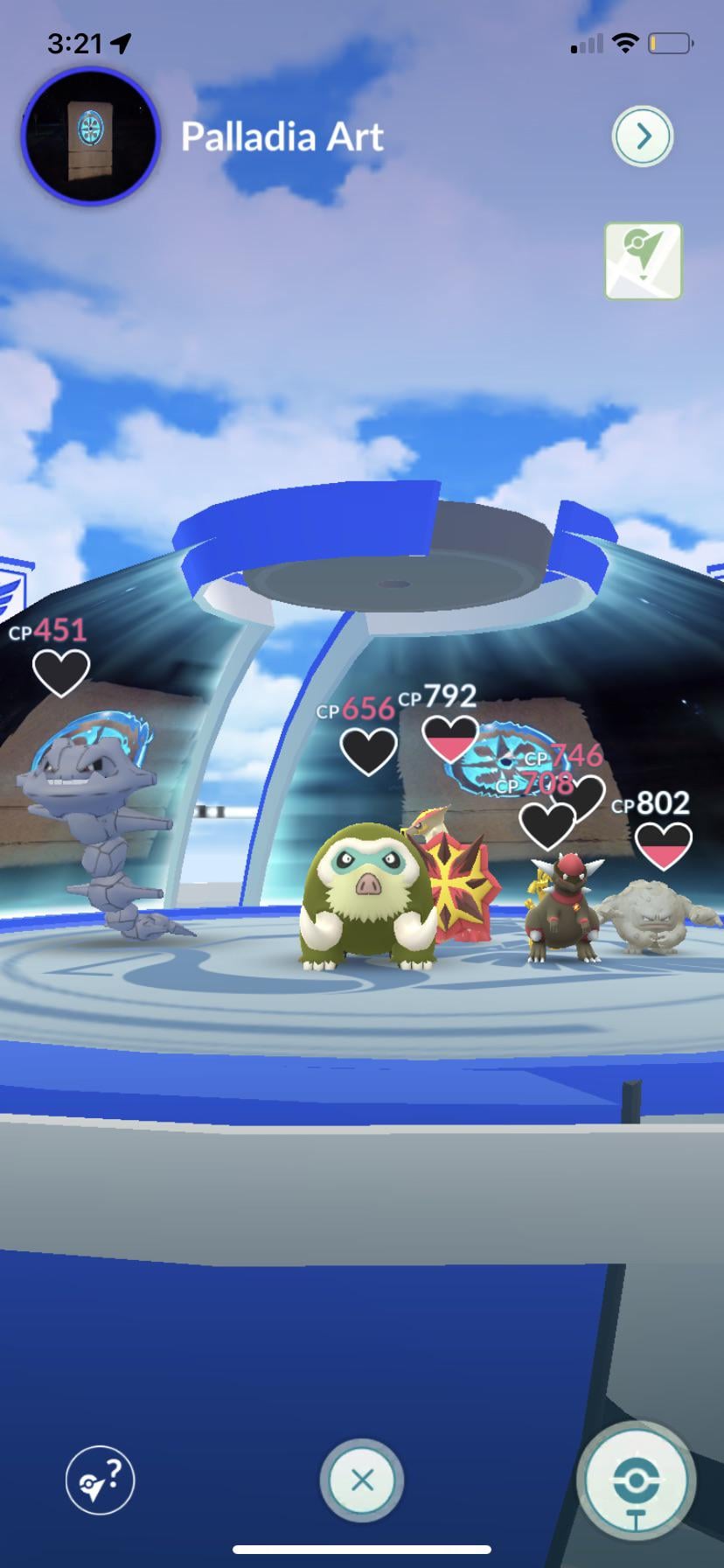Close the gym view with the X button
This screenshot has height=1568, width=724.
click(x=362, y=1480)
